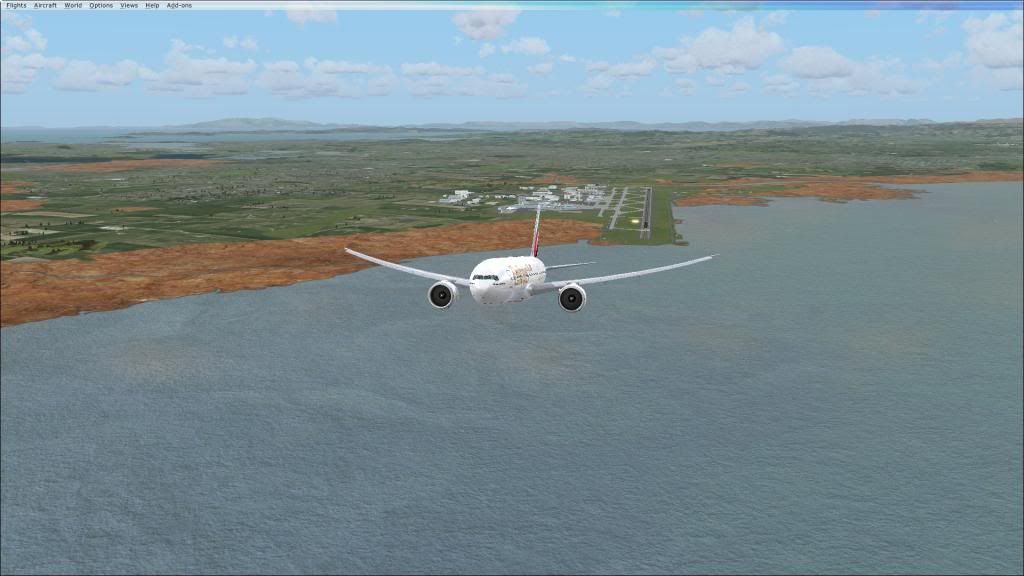
Task: Show the Options menu
Action: click(x=101, y=5)
